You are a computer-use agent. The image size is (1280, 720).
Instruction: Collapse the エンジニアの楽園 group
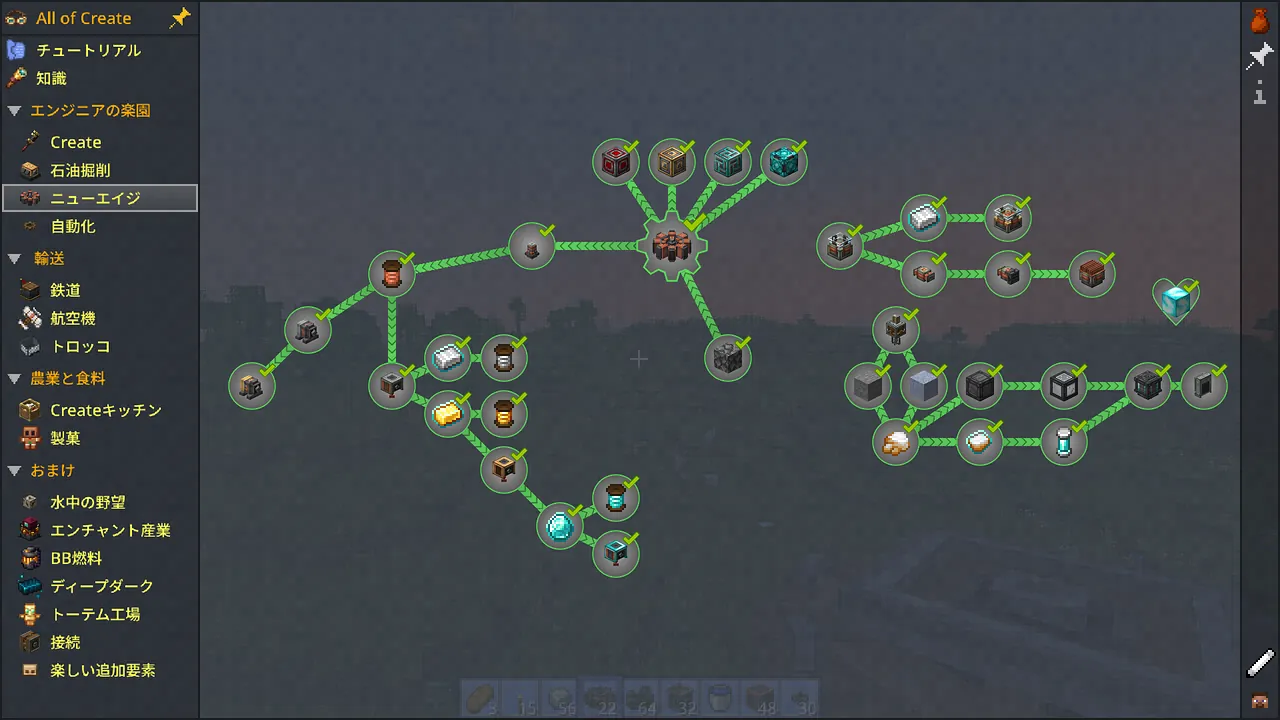(x=14, y=111)
